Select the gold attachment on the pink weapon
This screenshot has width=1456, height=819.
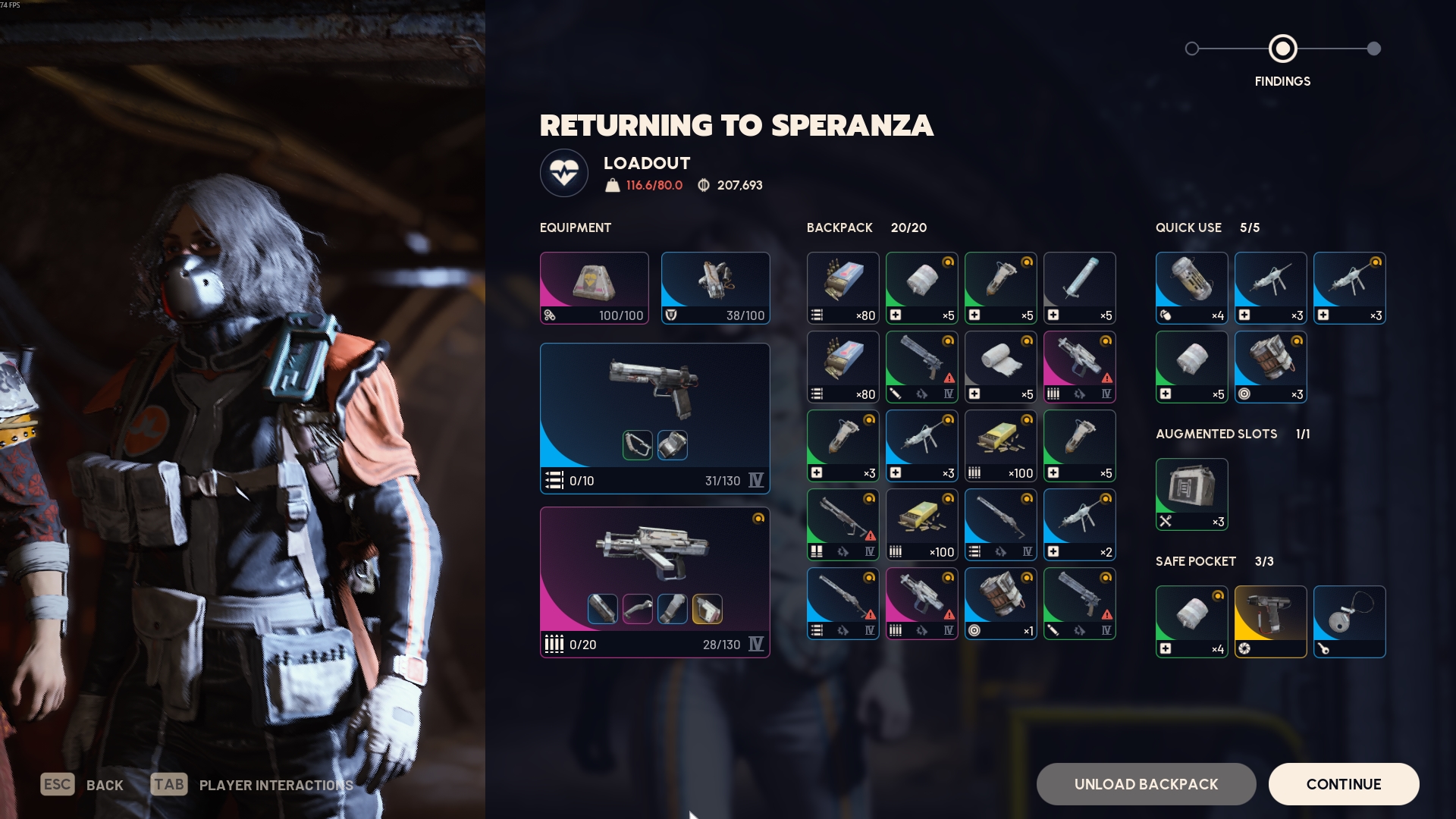[707, 609]
